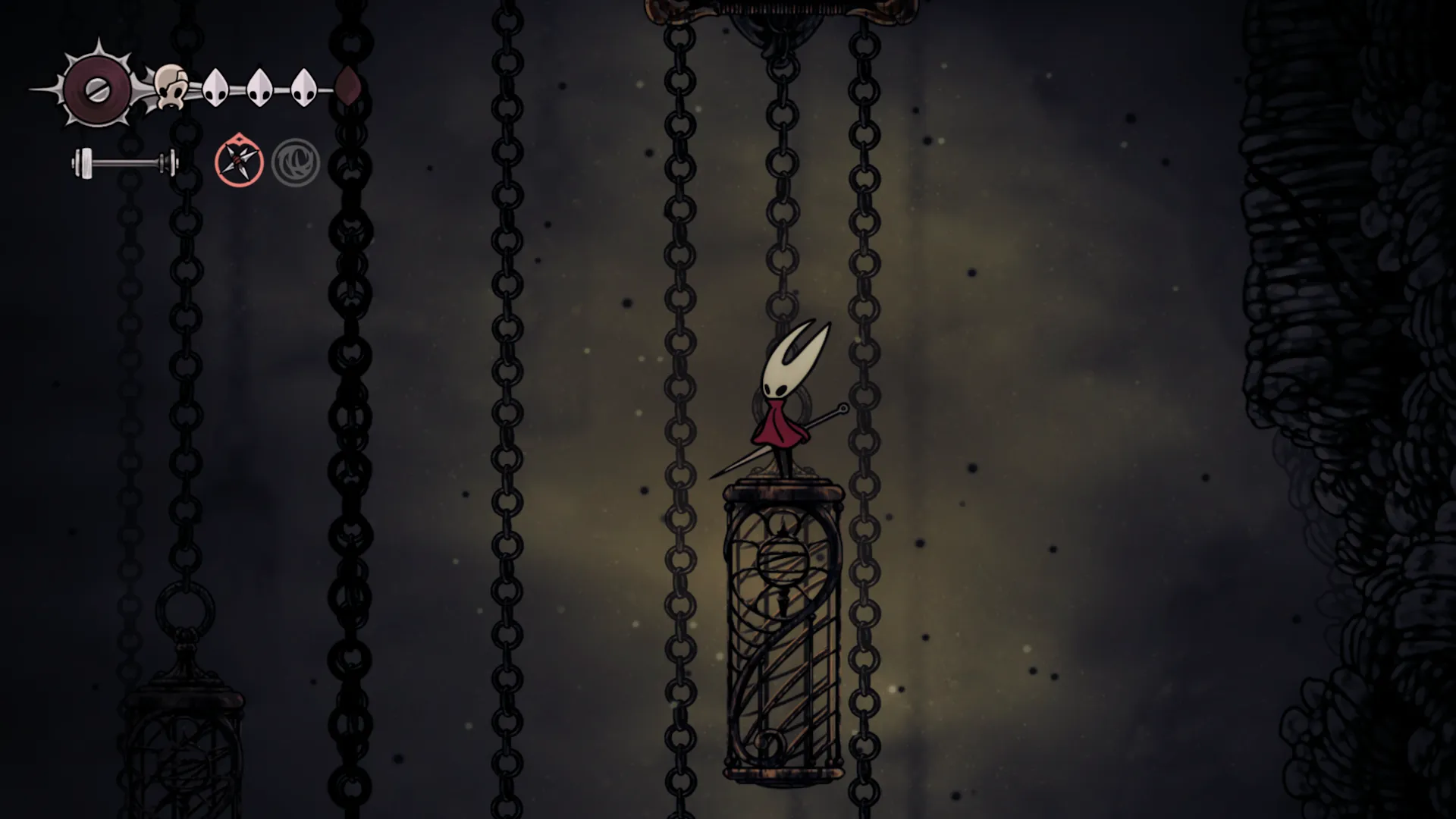The height and width of the screenshot is (819, 1456).
Task: Click the third white health mask icon
Action: point(305,86)
